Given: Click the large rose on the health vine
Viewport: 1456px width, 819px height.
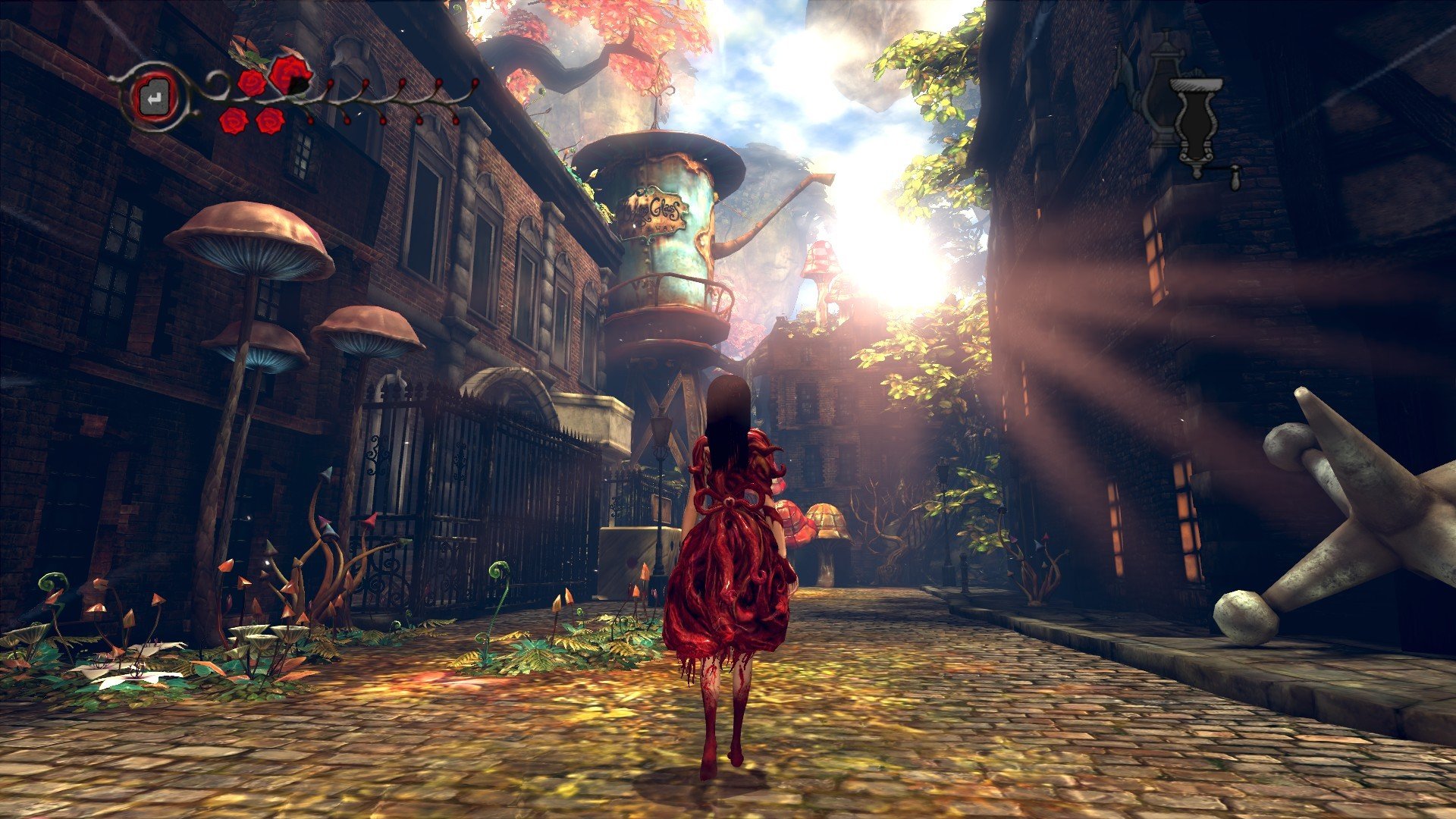Looking at the screenshot, I should click(x=291, y=74).
